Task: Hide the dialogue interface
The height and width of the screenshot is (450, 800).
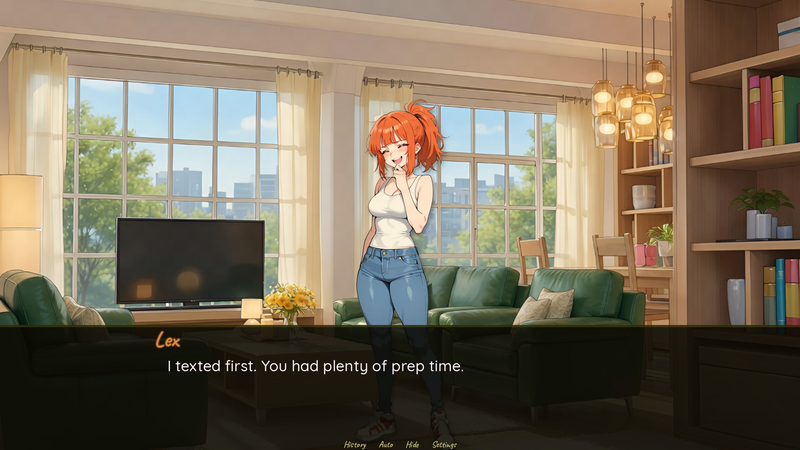Action: (x=413, y=444)
